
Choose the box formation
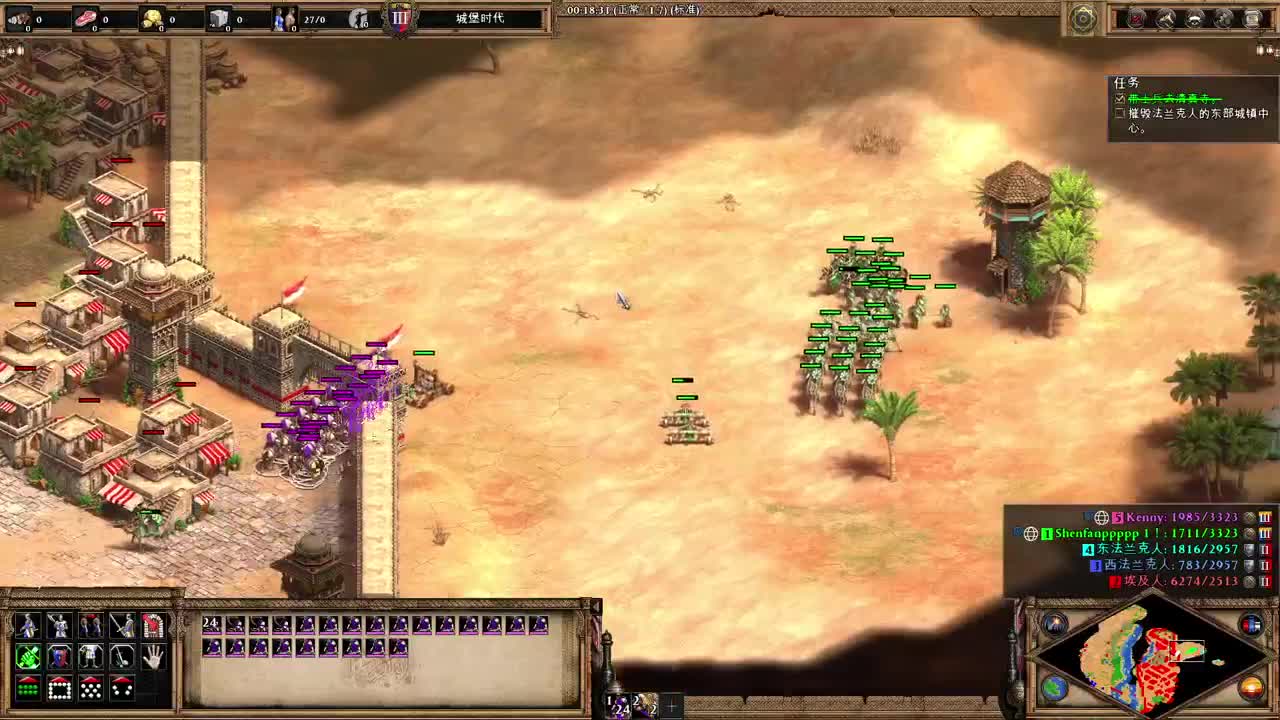[x=59, y=688]
